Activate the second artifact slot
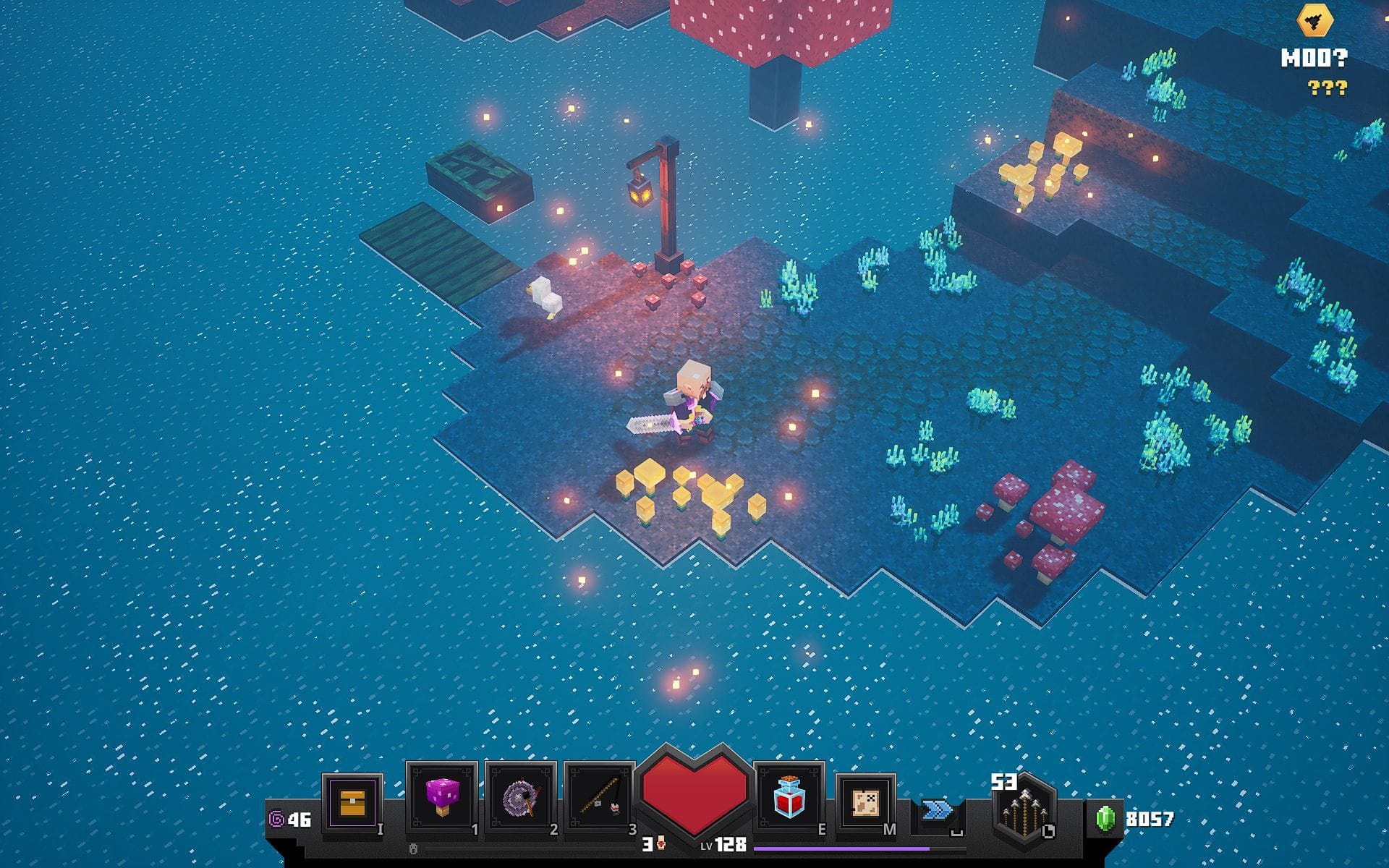The width and height of the screenshot is (1389, 868). (x=520, y=797)
